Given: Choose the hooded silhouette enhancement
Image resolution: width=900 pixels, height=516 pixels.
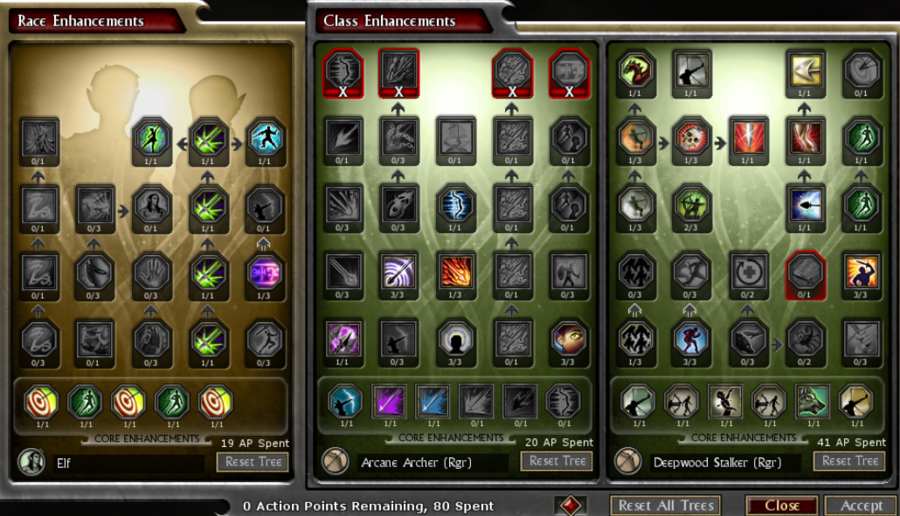Looking at the screenshot, I should (456, 338).
